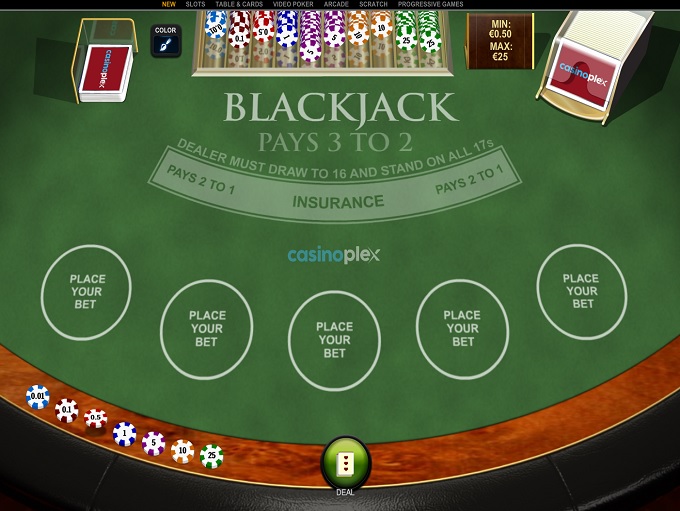Open the table Color picker
Image resolution: width=680 pixels, height=511 pixels.
pos(166,41)
